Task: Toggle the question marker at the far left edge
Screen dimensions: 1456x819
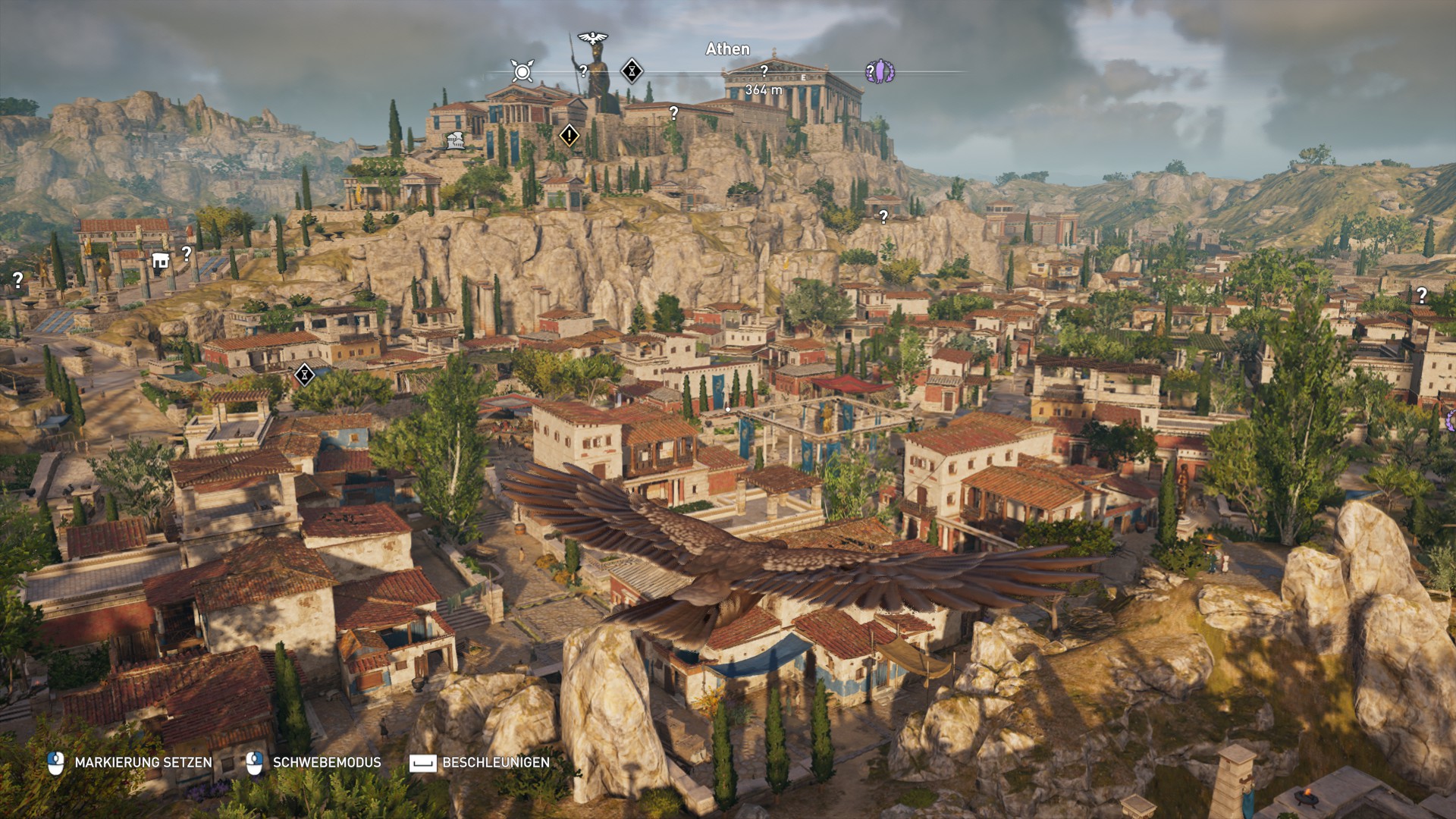Action: click(17, 279)
